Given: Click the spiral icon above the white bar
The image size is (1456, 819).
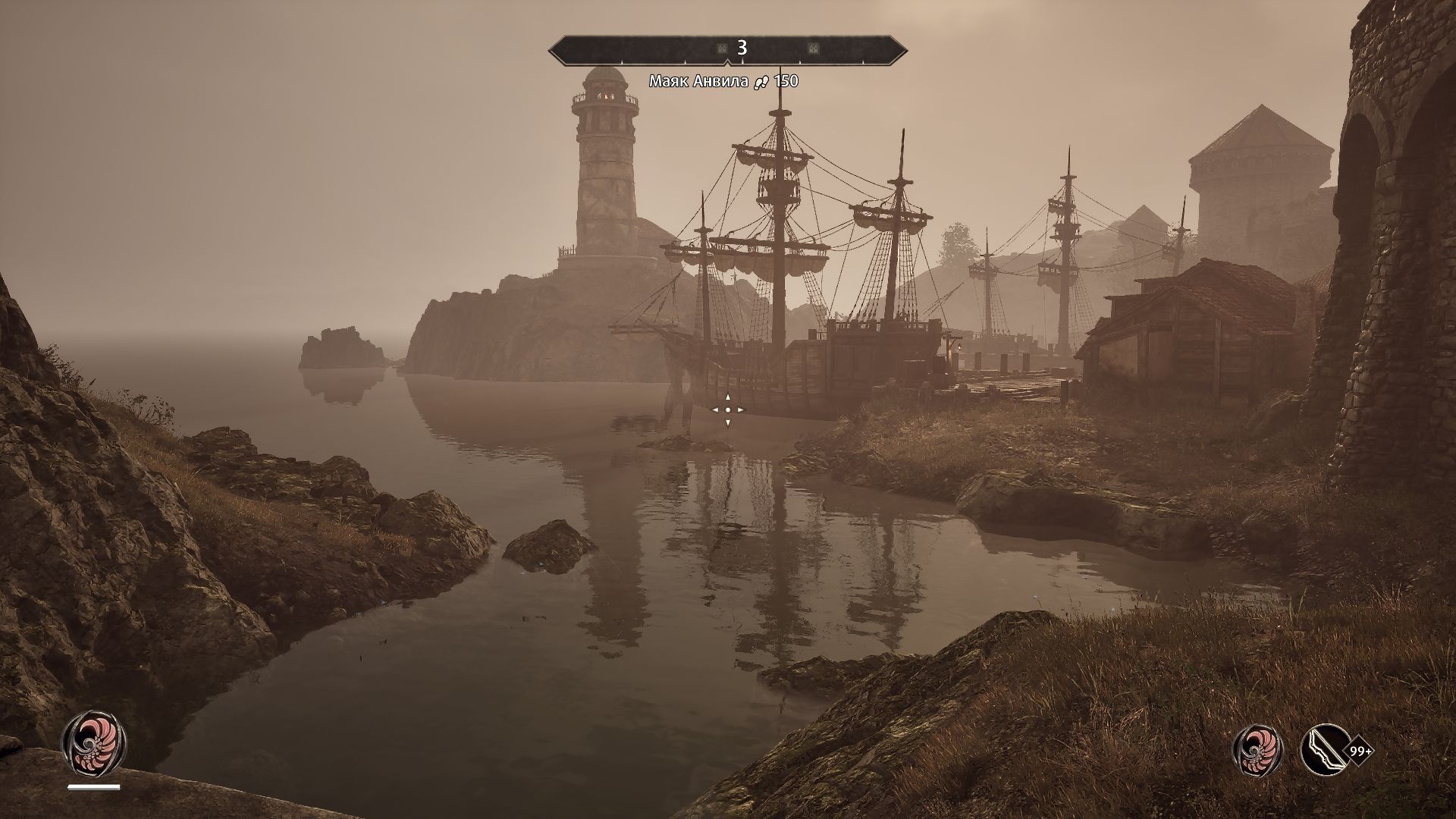Looking at the screenshot, I should click(93, 742).
